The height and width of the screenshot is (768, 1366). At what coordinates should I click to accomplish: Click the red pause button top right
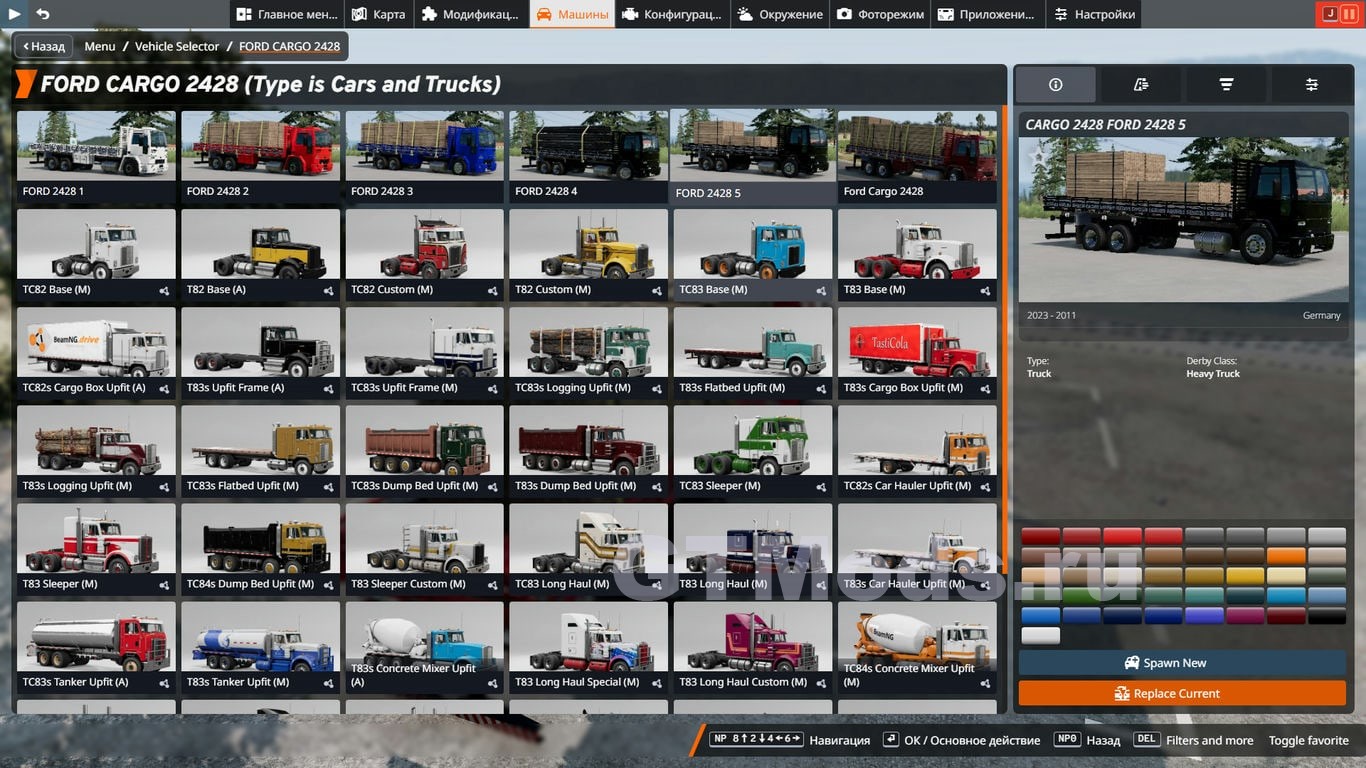tap(1350, 14)
